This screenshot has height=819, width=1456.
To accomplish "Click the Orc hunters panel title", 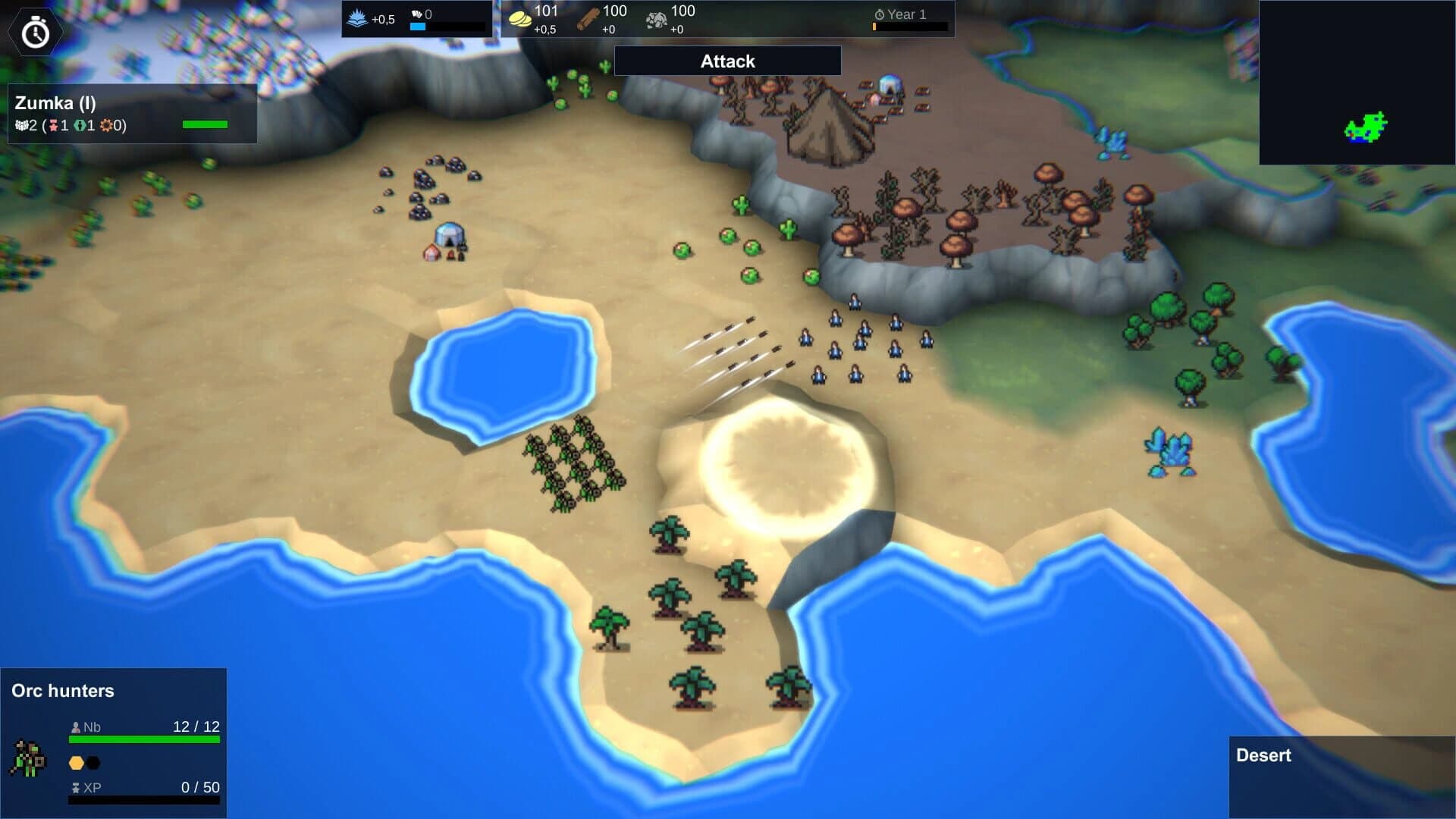I will 62,691.
